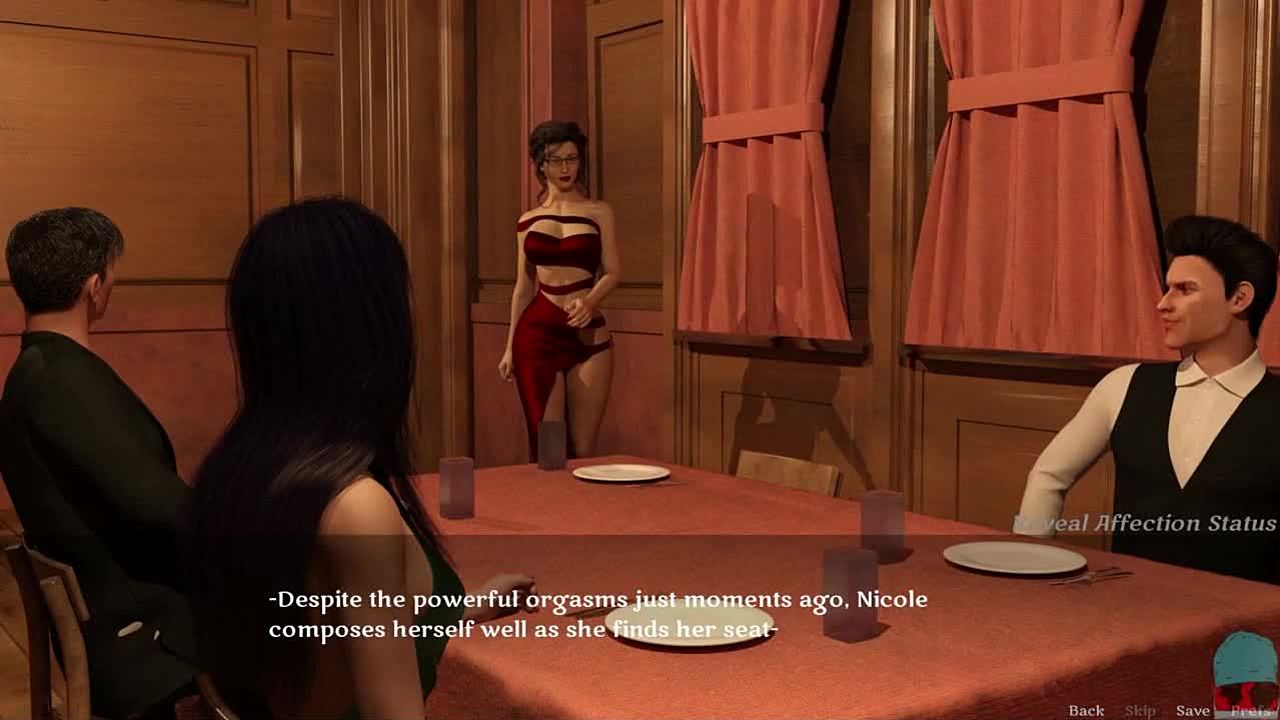
Task: Open the Save menu
Action: 1193,710
